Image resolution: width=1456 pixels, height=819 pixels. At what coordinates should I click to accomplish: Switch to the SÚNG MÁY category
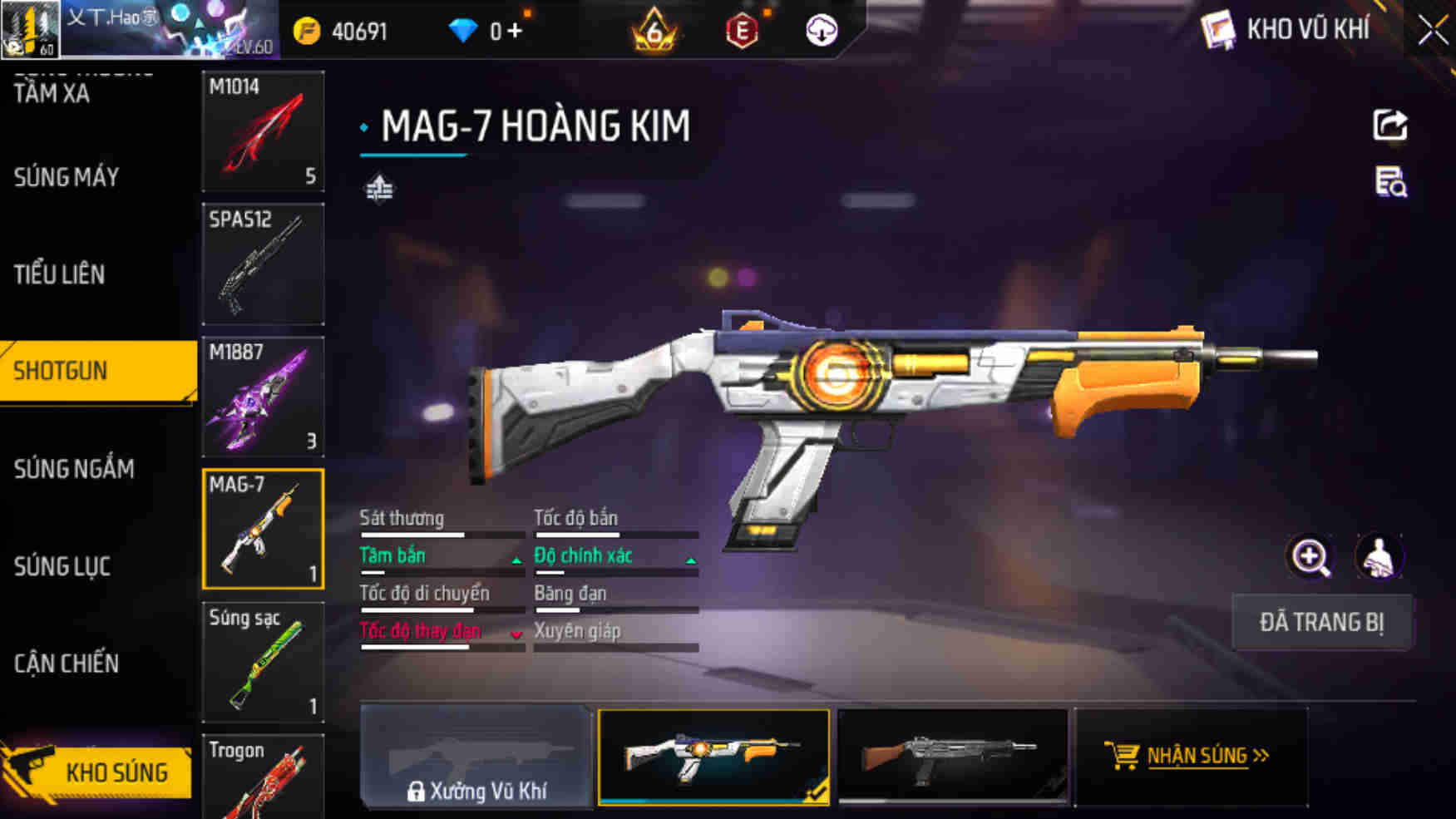(x=67, y=177)
